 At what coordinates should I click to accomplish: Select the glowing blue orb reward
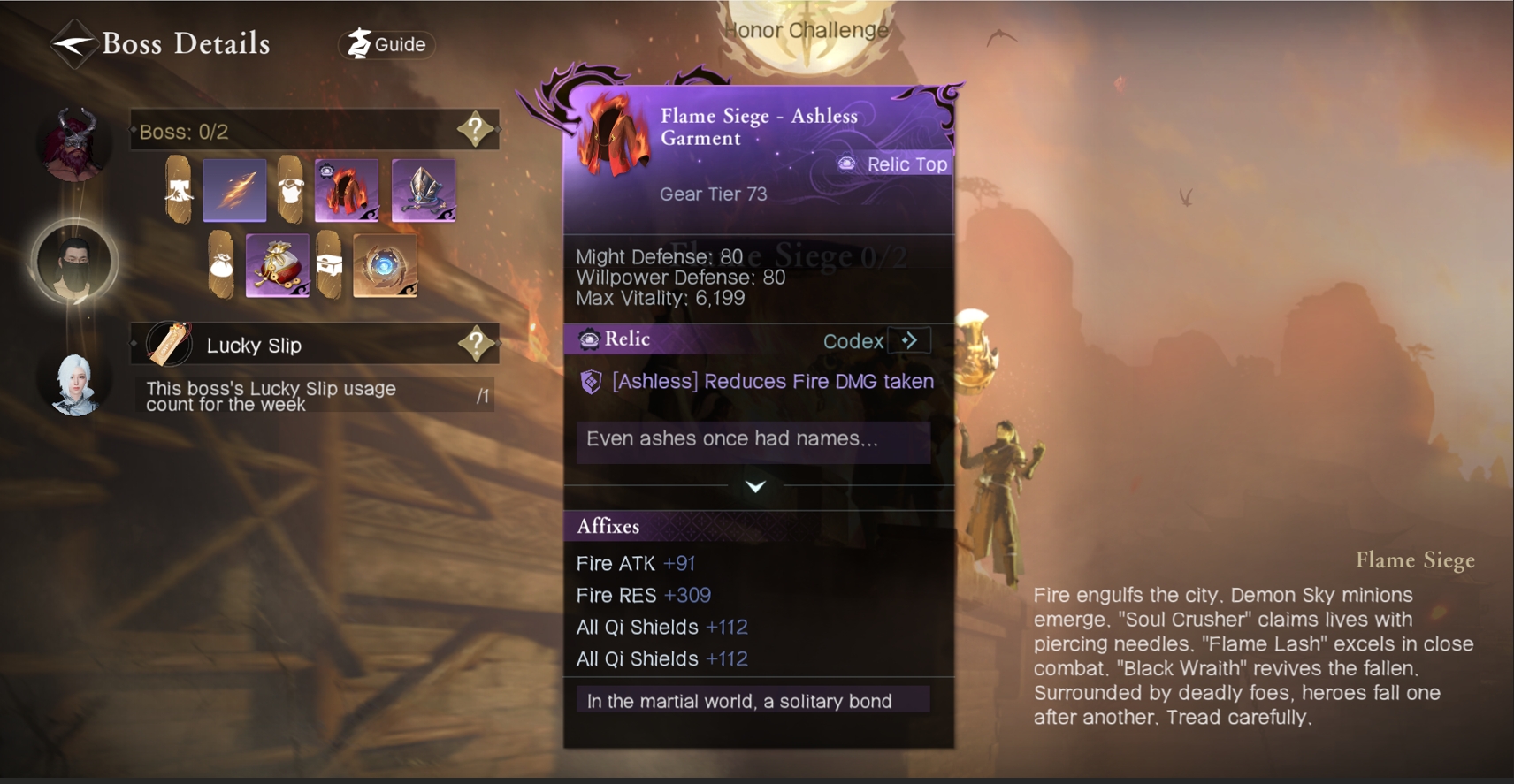tap(385, 265)
